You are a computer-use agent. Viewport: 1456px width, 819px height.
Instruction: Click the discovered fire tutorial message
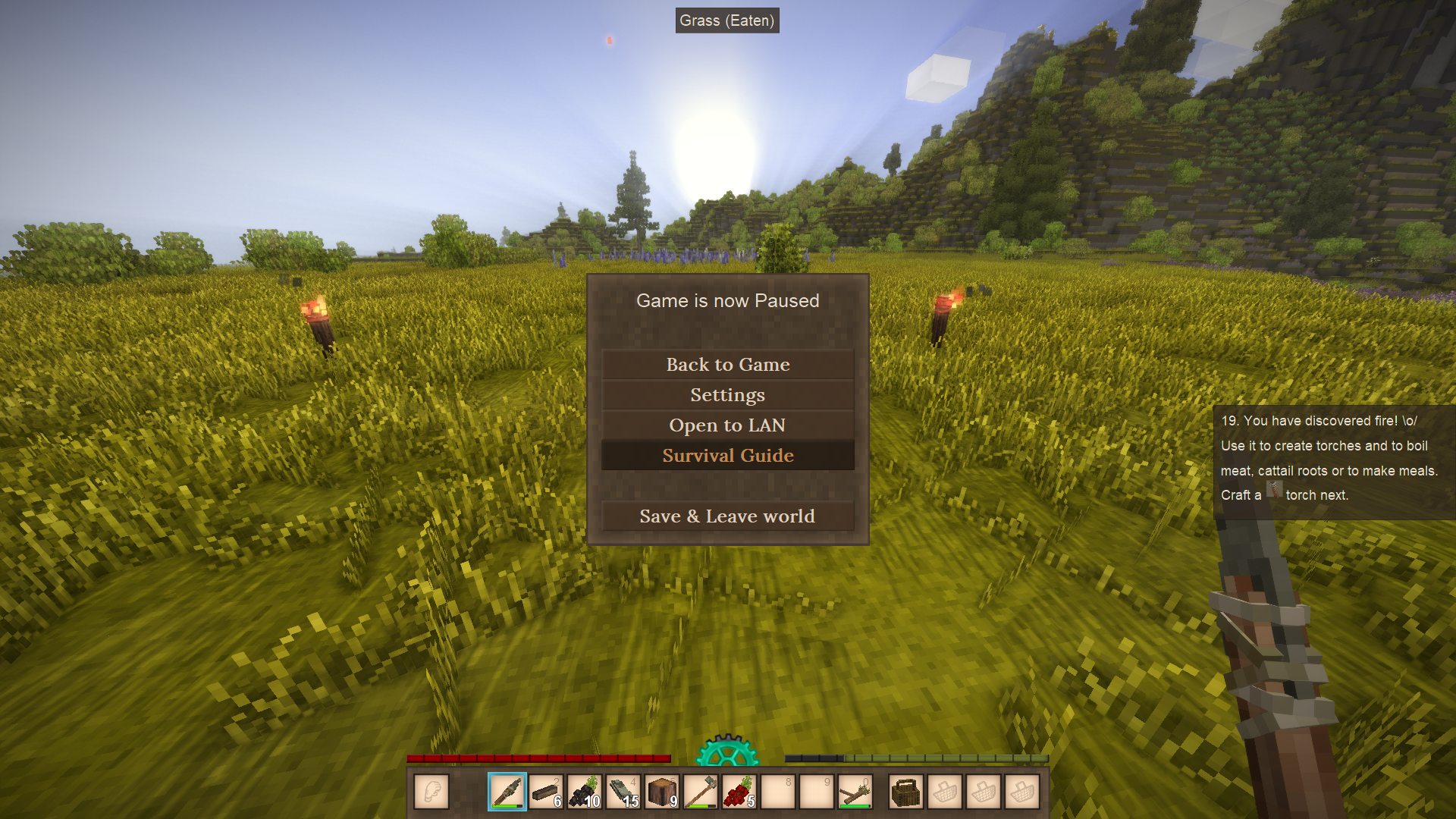tap(1331, 458)
